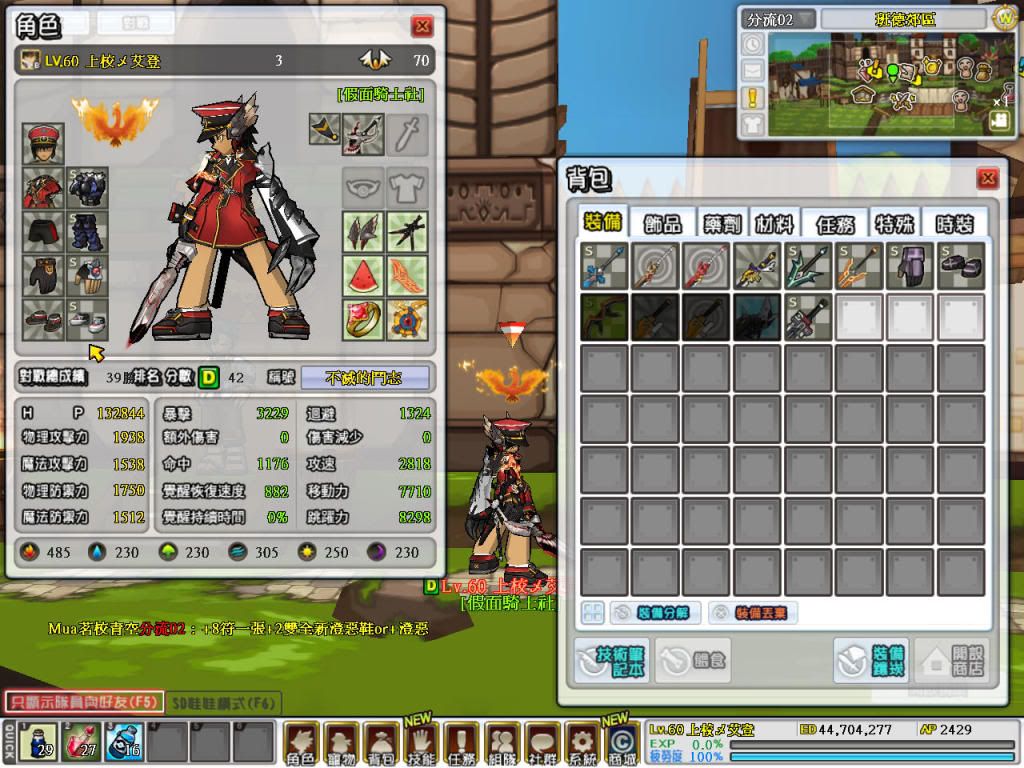Screen dimensions: 1024x768
Task: Select the 時裝 costume tab
Action: pos(951,224)
